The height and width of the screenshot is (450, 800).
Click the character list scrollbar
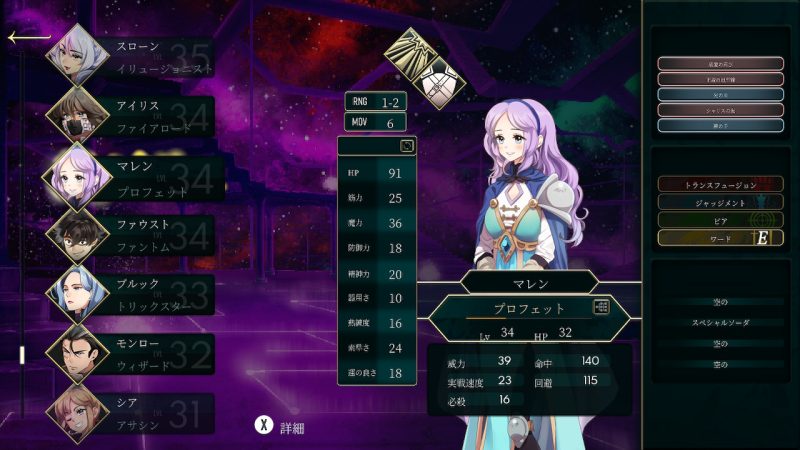point(21,354)
